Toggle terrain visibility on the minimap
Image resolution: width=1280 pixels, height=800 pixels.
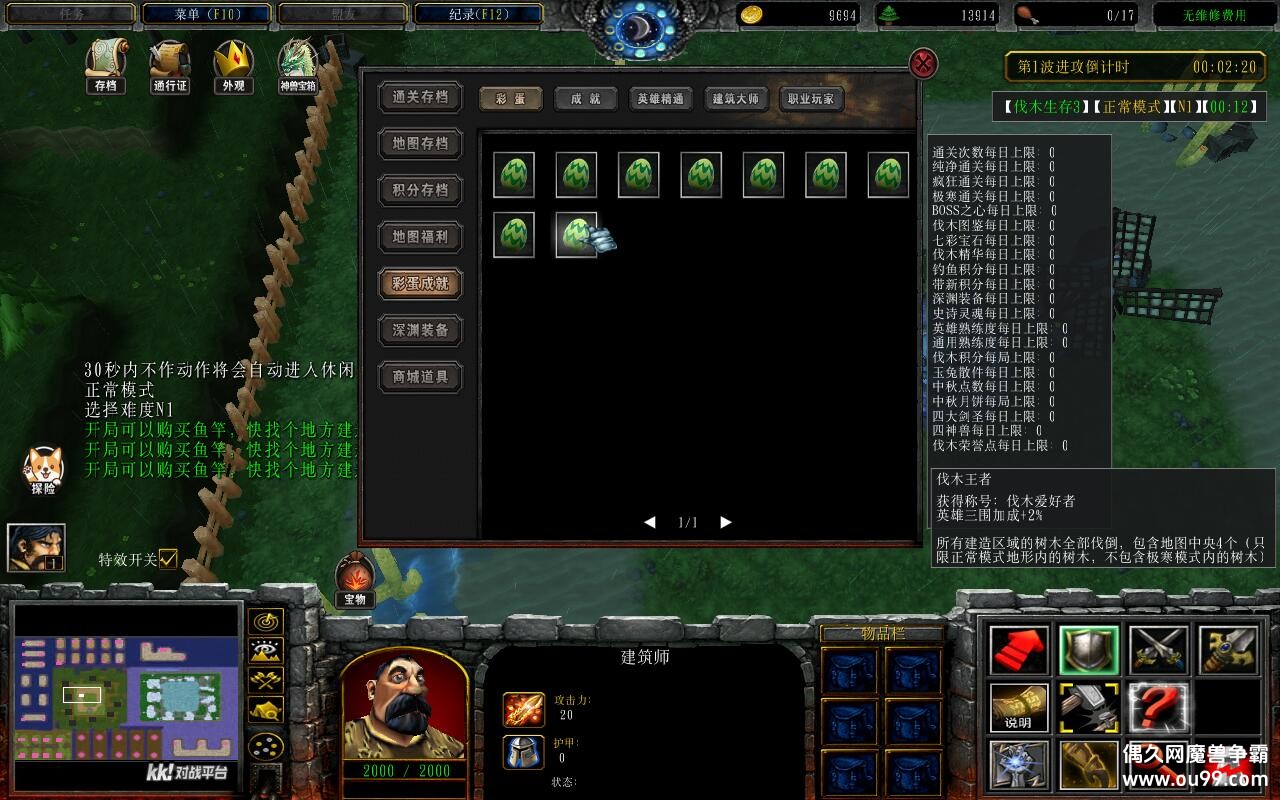point(265,649)
